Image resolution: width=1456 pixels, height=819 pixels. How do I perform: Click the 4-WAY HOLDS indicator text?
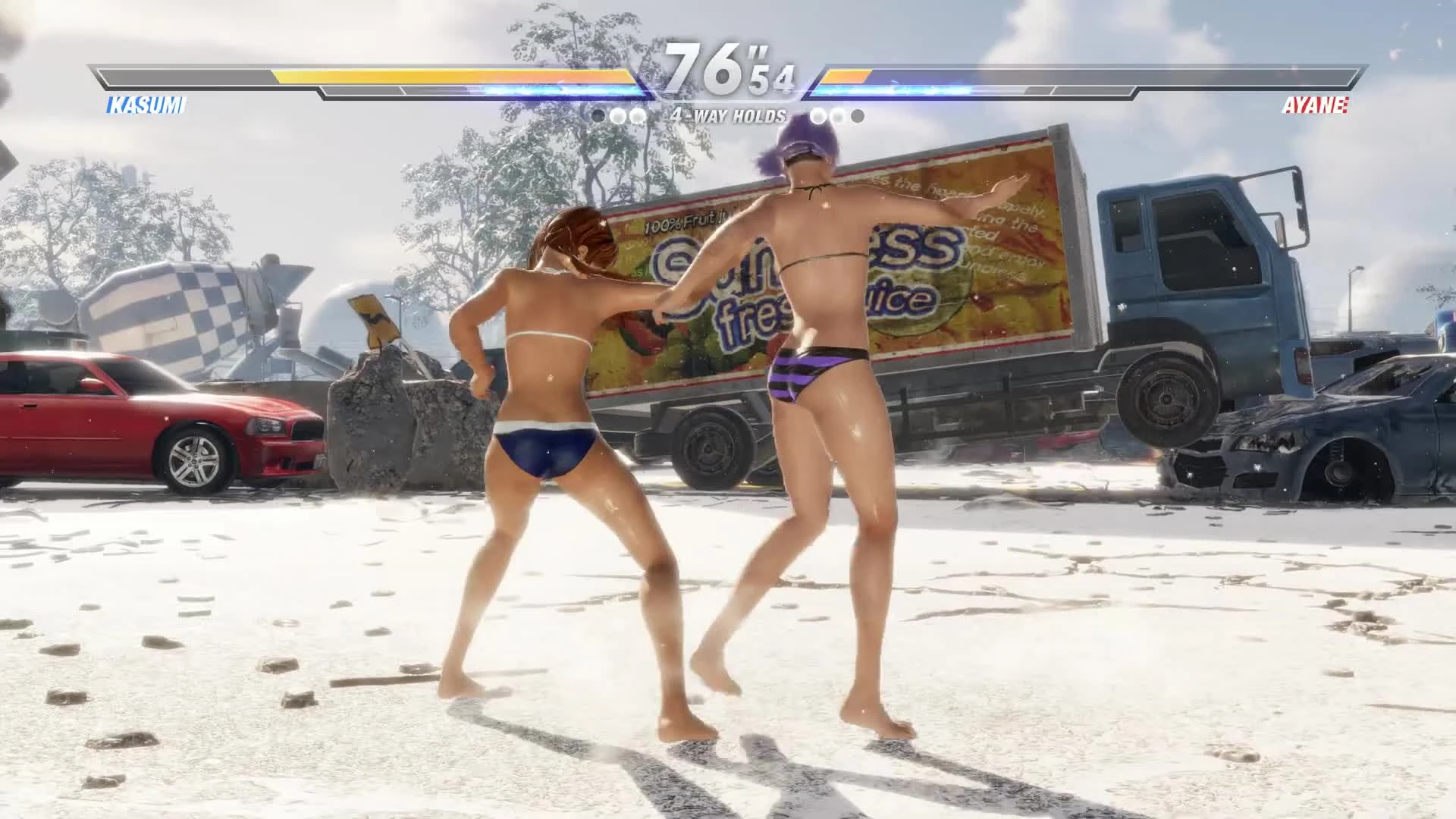click(x=730, y=115)
